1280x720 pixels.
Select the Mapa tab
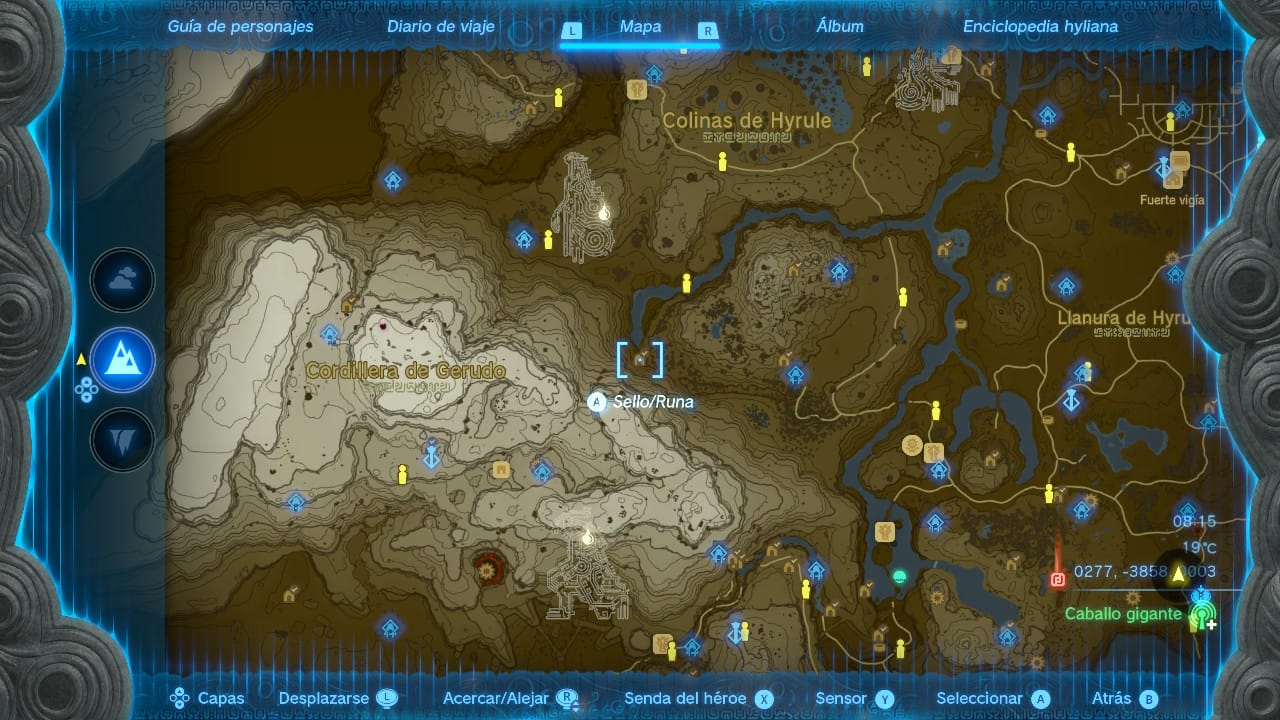(x=640, y=27)
